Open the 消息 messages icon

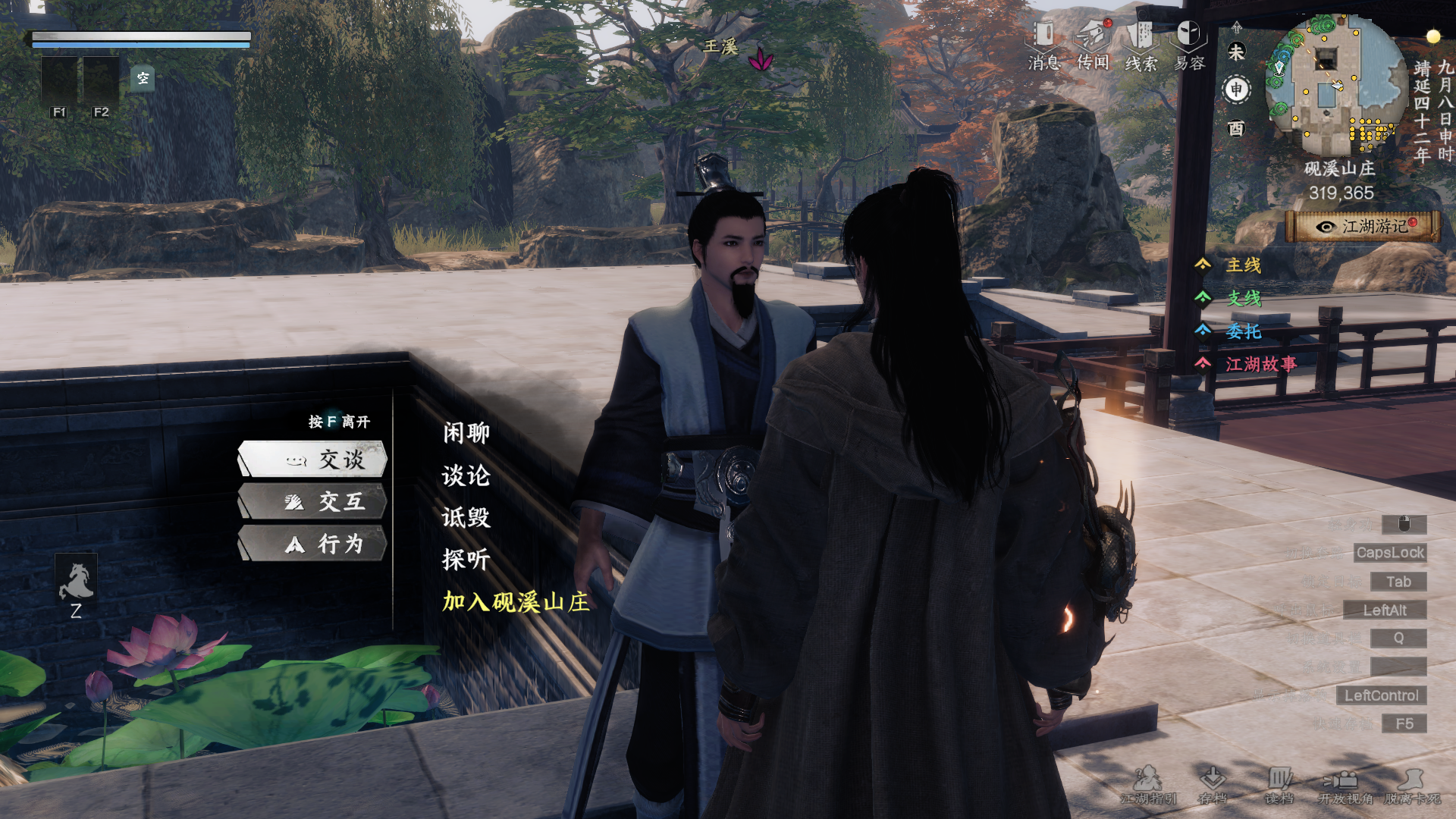coord(1044,44)
